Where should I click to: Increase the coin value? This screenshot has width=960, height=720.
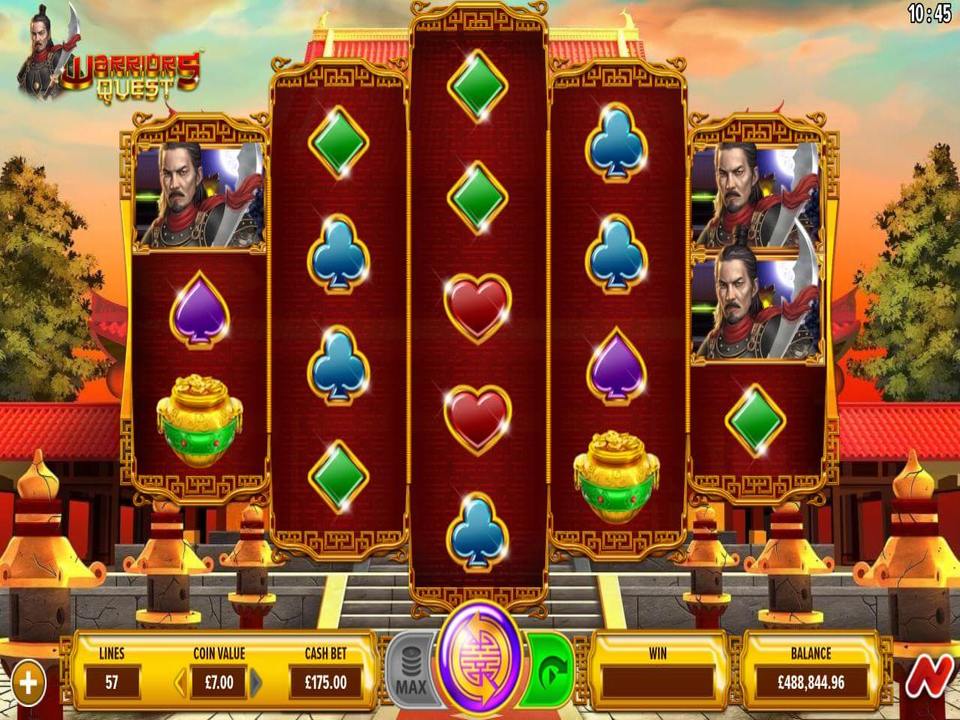256,683
